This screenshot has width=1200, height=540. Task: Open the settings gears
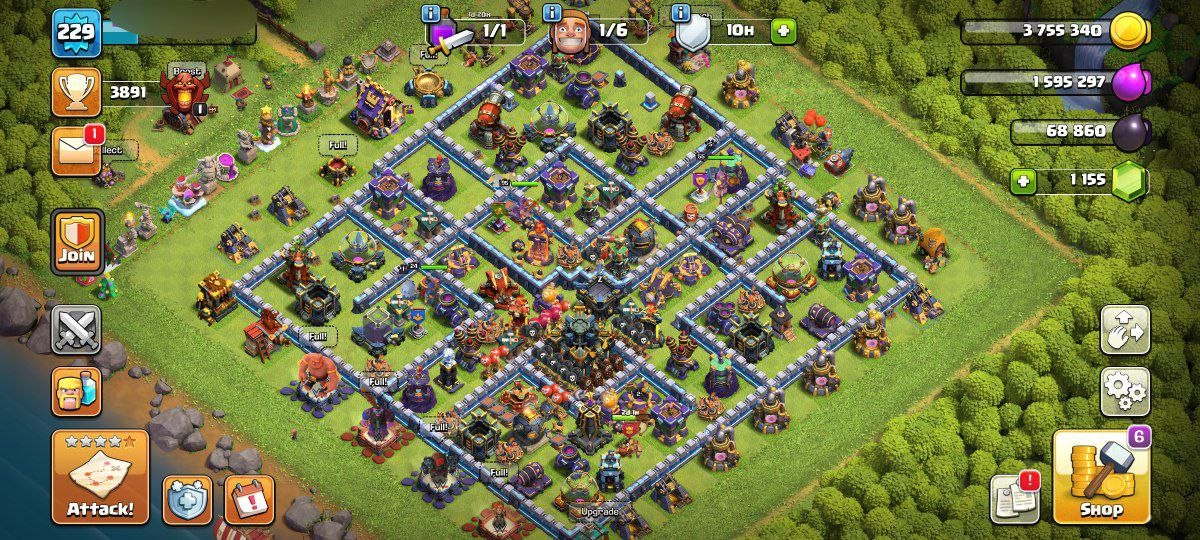point(1125,391)
